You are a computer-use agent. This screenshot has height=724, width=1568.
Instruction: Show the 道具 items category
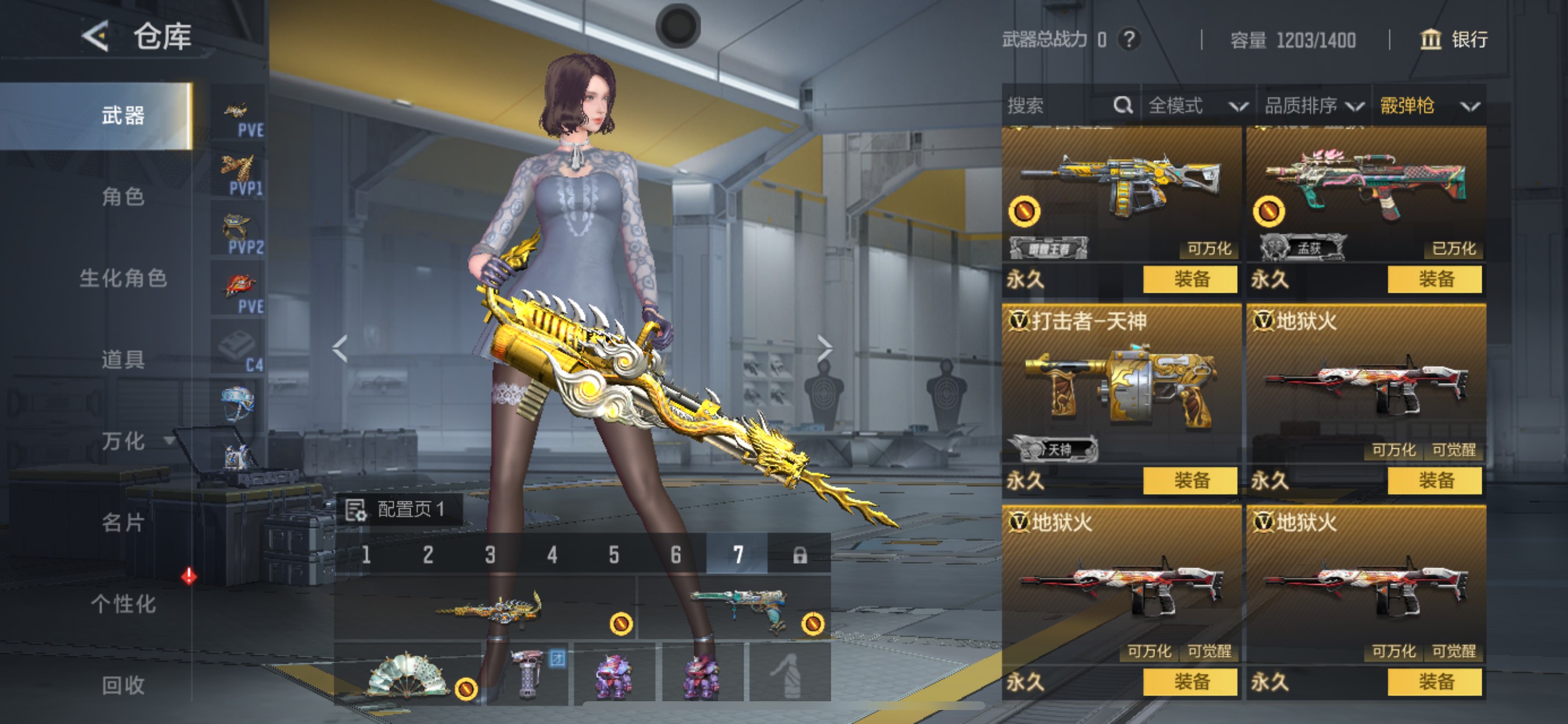123,360
